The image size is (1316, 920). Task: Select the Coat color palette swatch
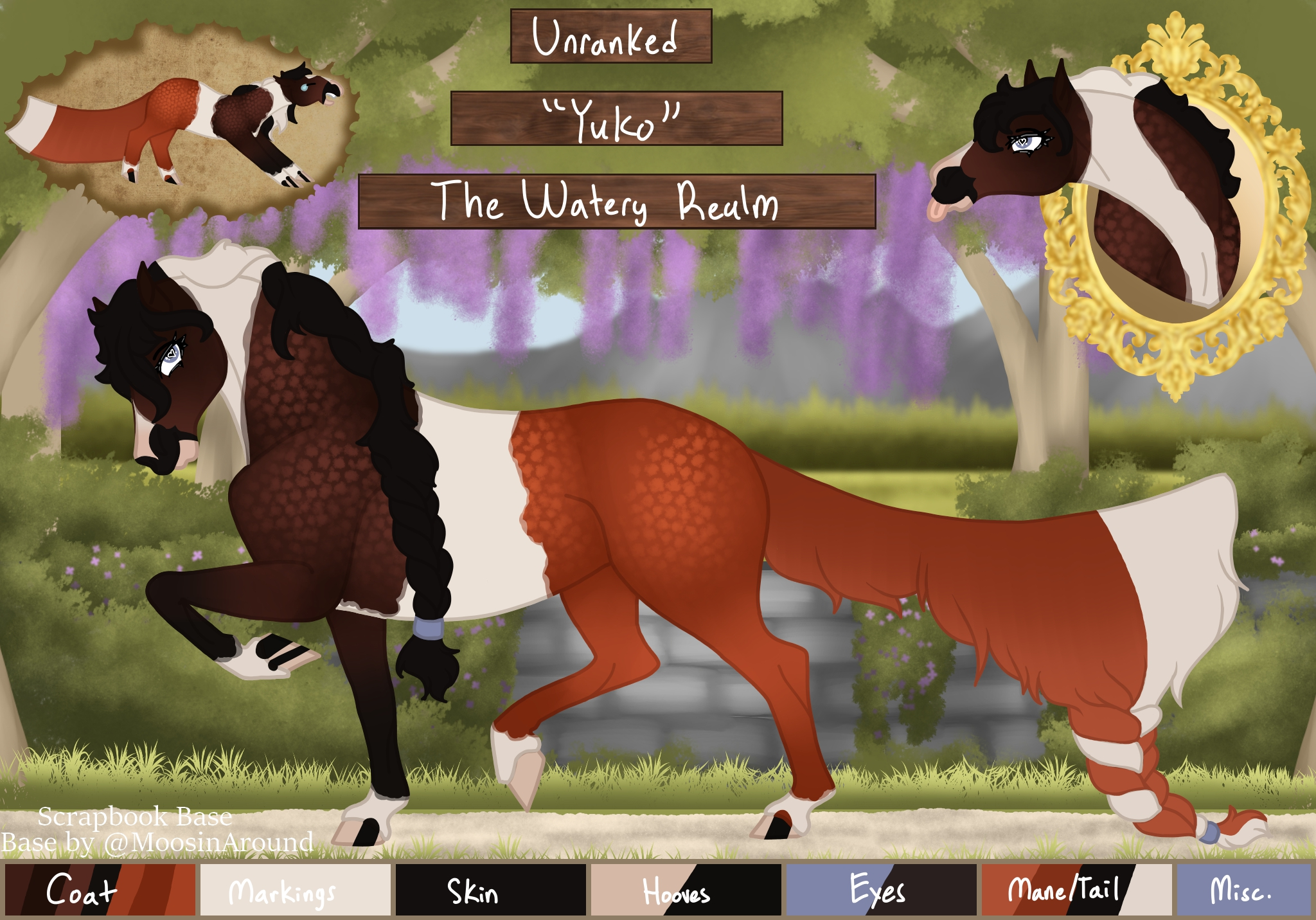[x=100, y=890]
